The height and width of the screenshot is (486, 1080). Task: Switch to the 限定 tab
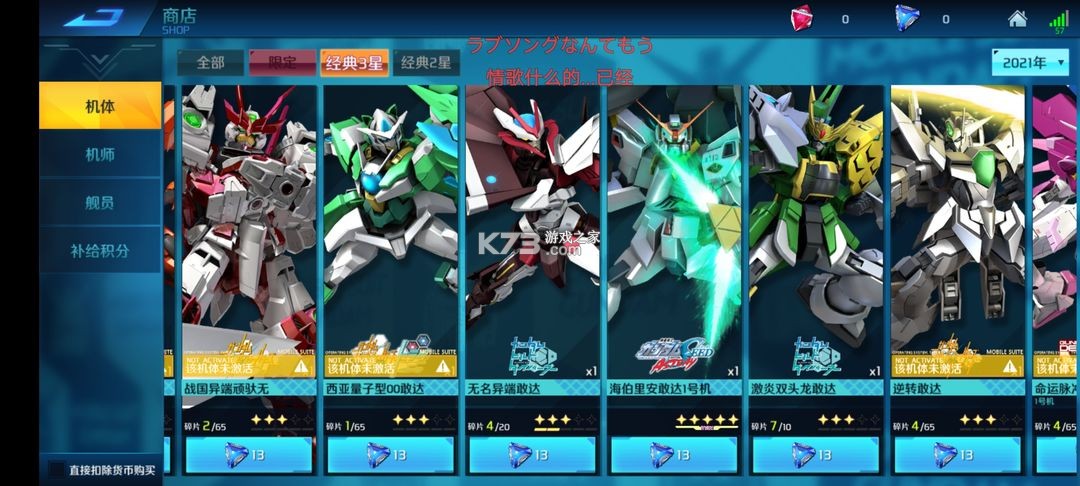[x=282, y=62]
